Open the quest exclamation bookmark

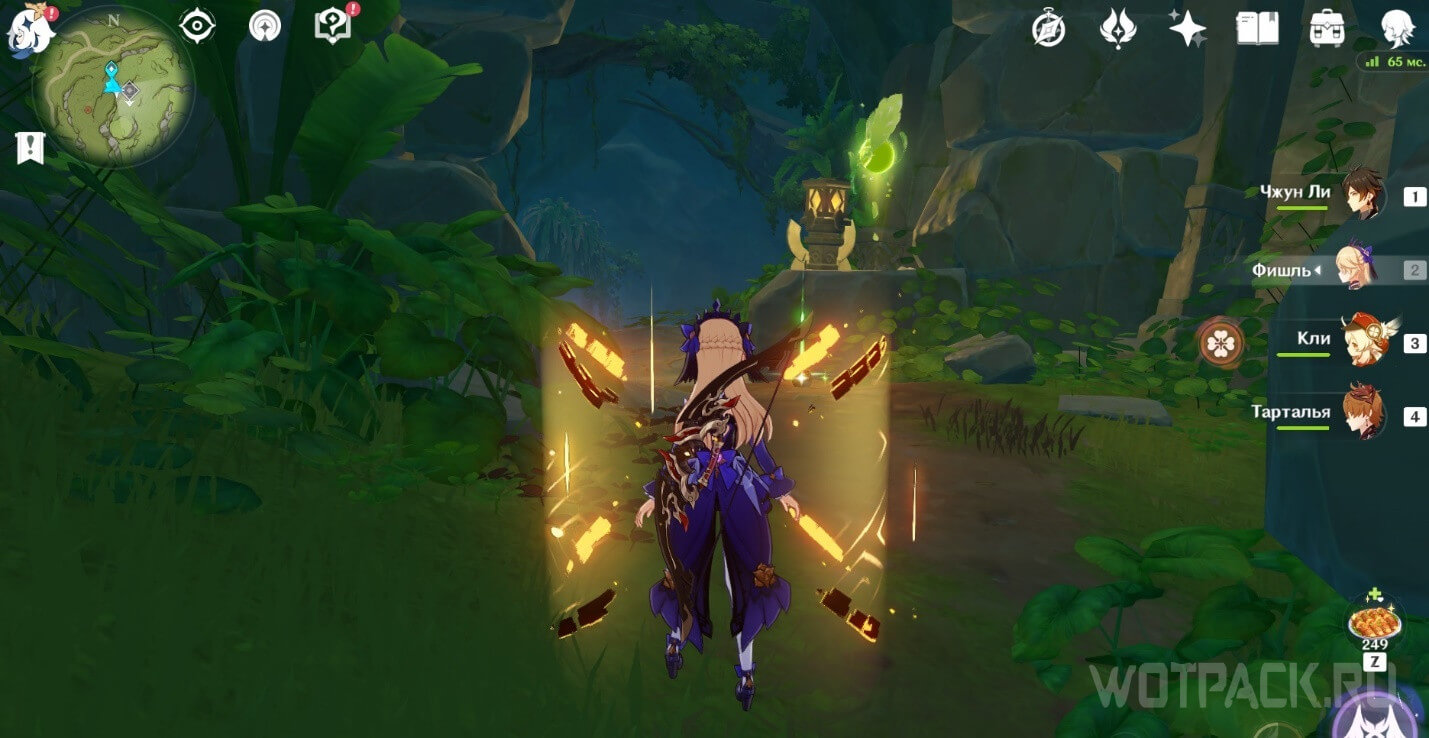(x=30, y=148)
